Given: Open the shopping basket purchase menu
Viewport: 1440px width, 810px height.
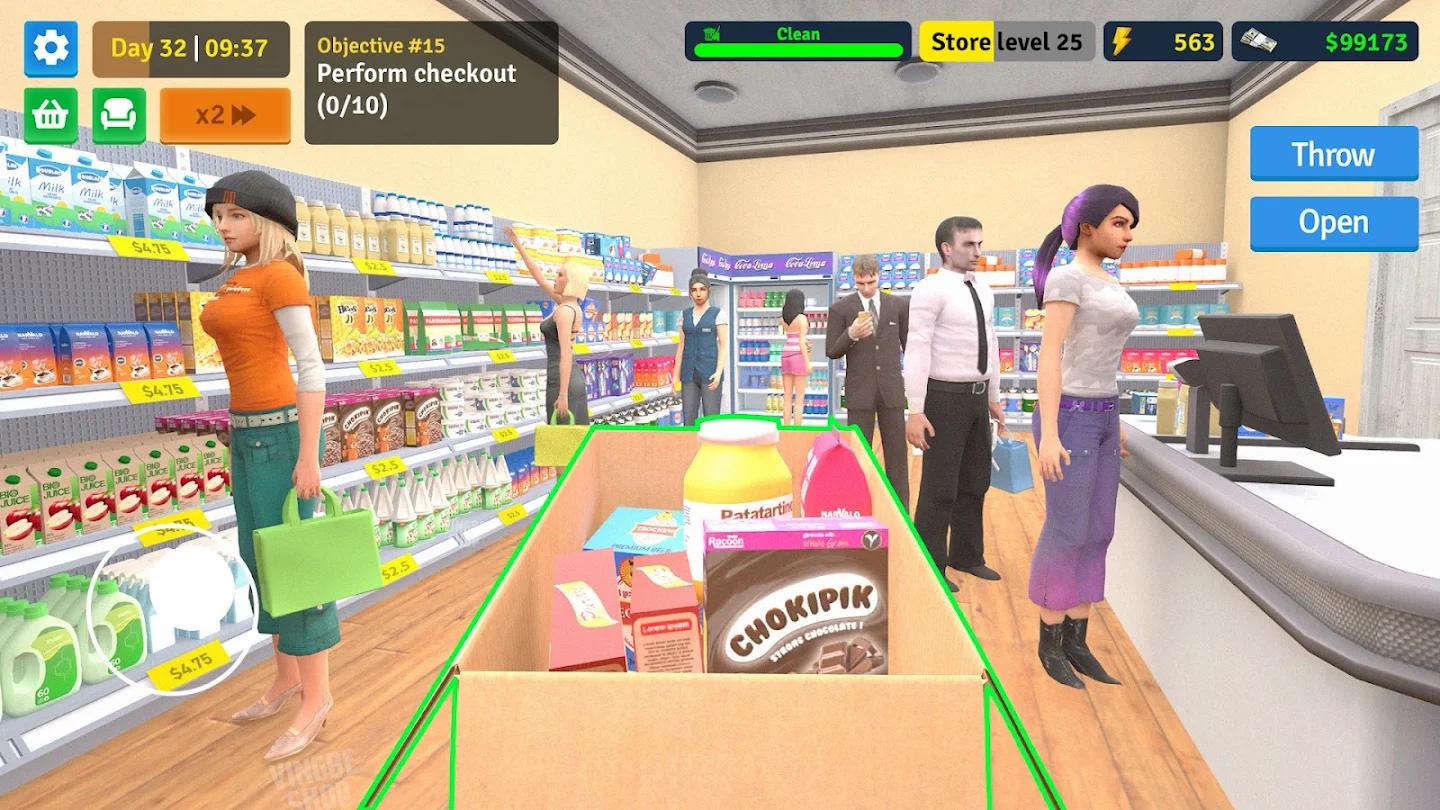Looking at the screenshot, I should [x=50, y=114].
